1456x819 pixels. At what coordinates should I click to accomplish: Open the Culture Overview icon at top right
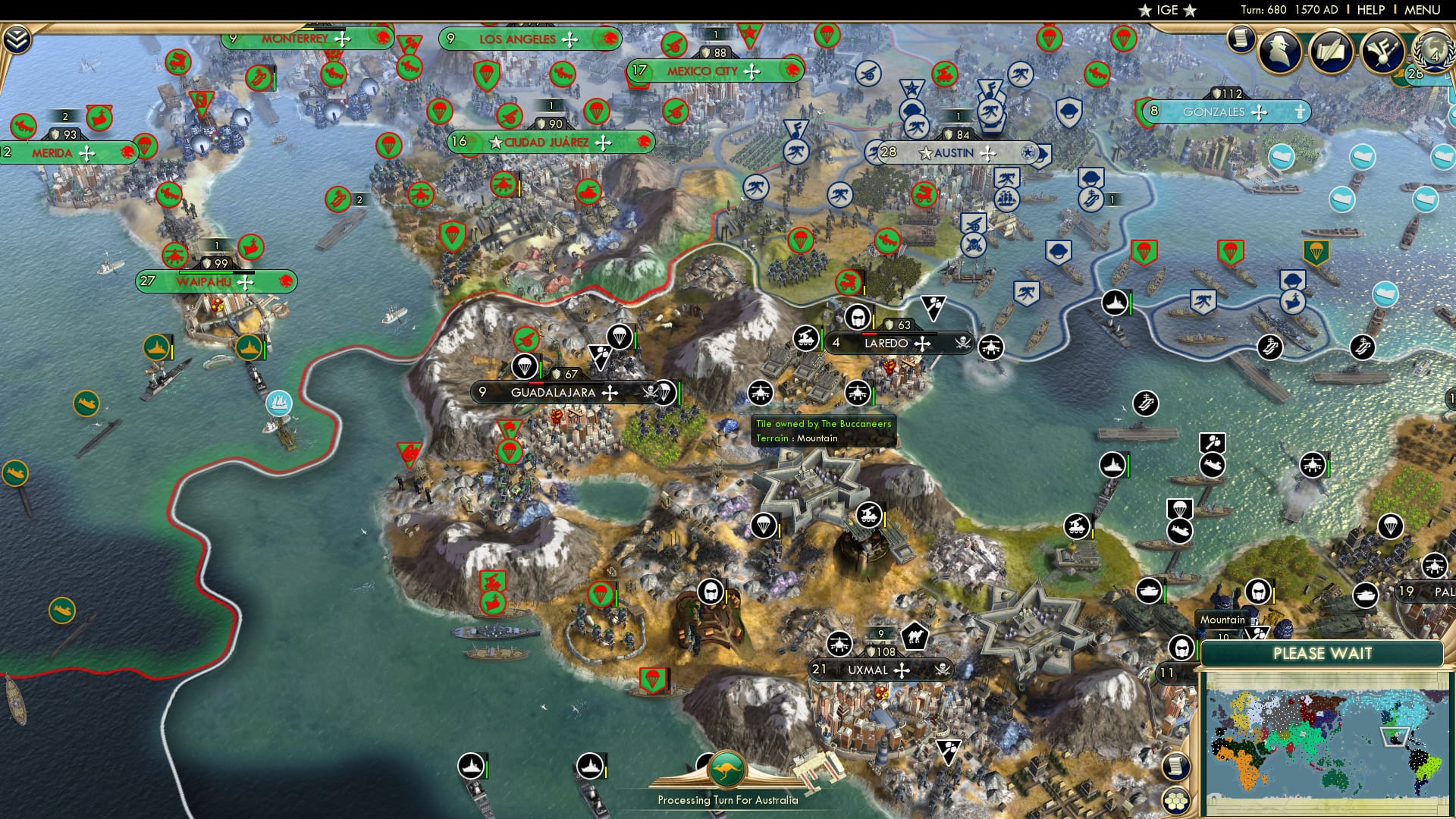pyautogui.click(x=1385, y=52)
